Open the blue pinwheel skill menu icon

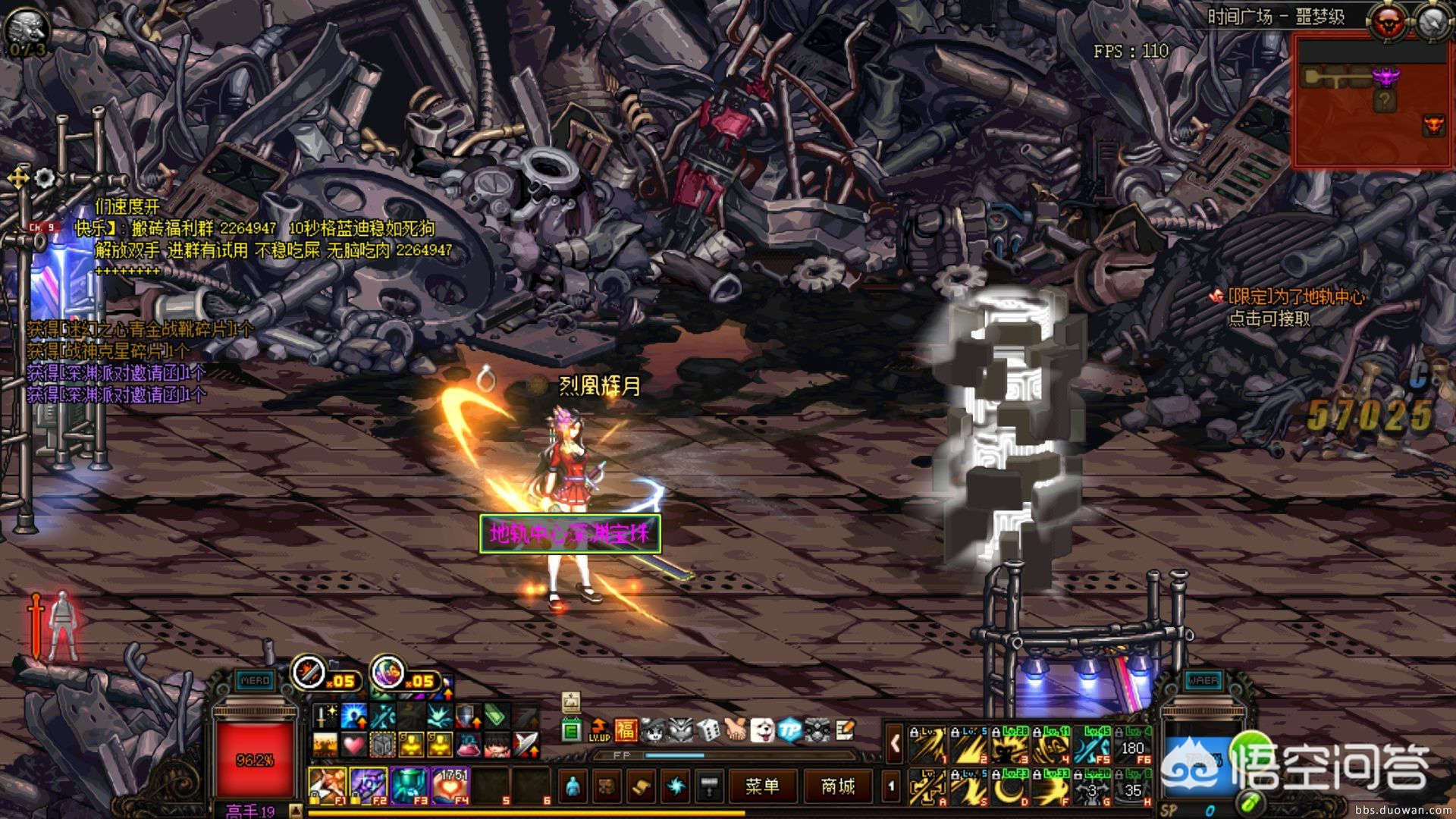(x=675, y=786)
